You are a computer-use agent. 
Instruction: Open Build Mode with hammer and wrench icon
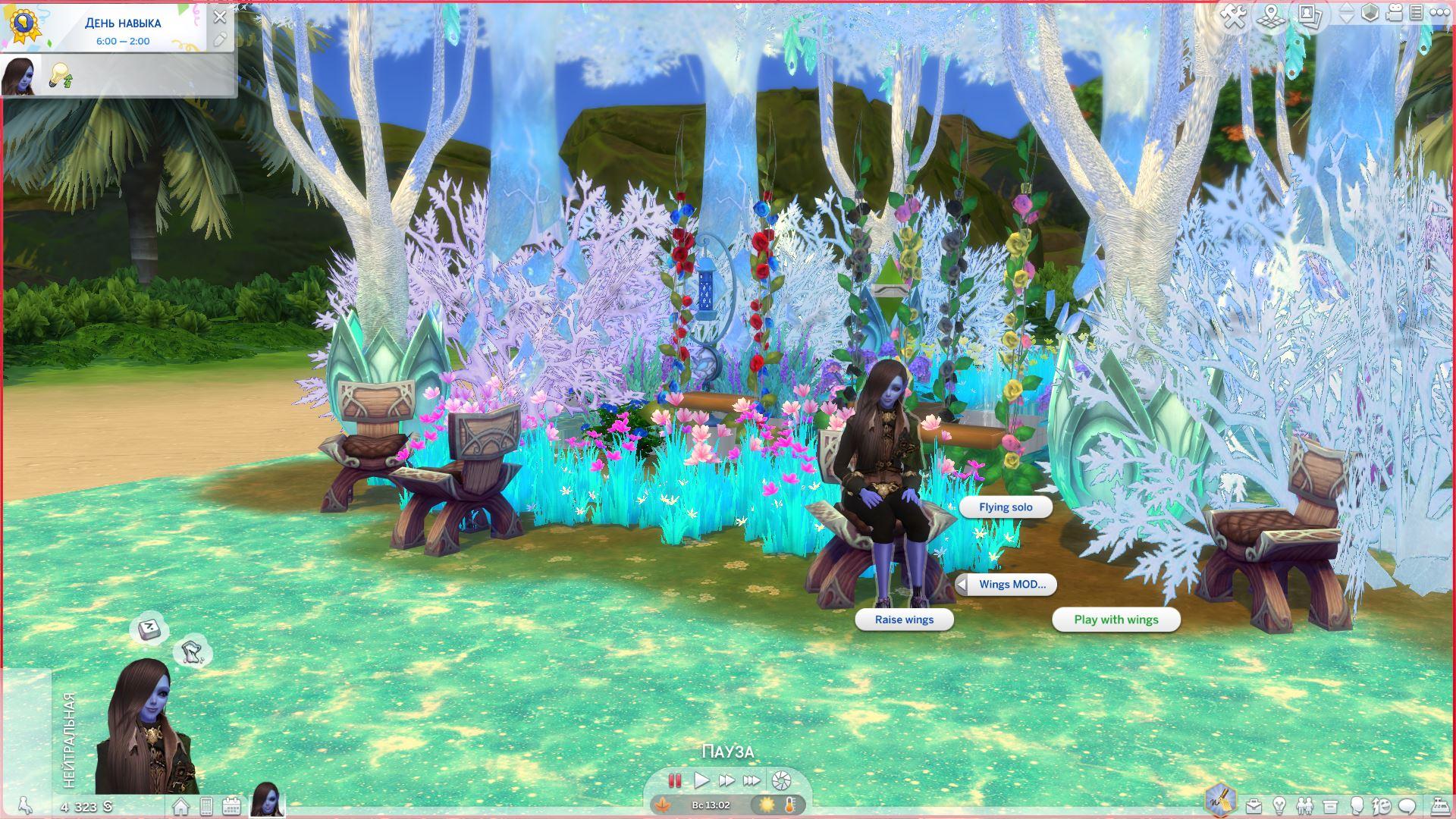(1234, 15)
